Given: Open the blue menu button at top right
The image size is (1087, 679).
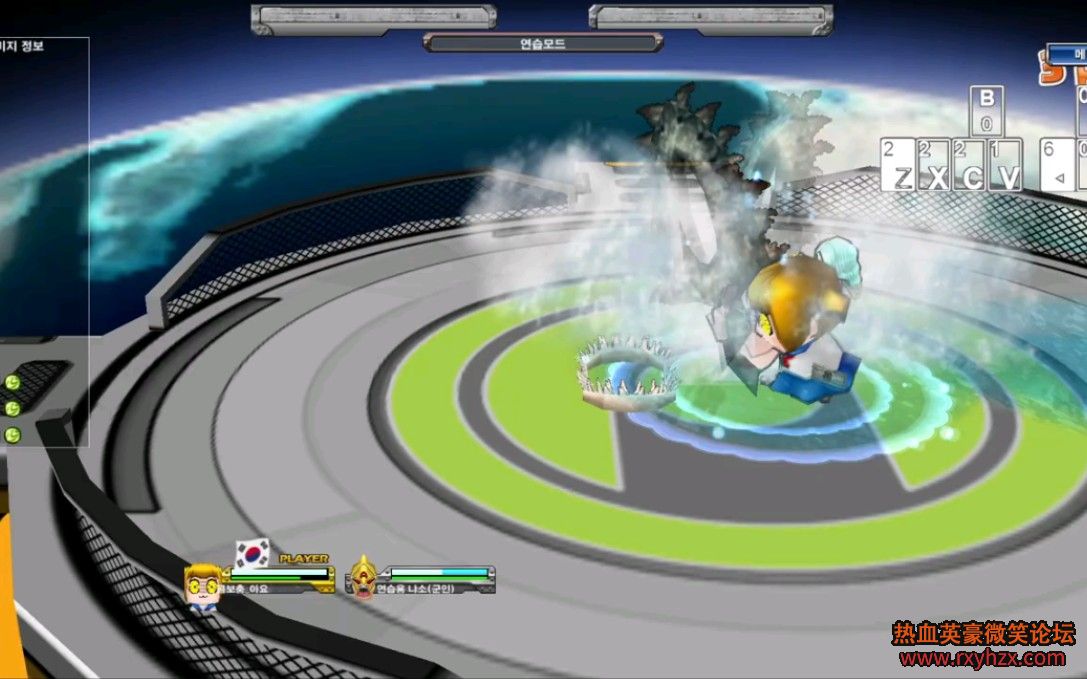Looking at the screenshot, I should pyautogui.click(x=1068, y=51).
